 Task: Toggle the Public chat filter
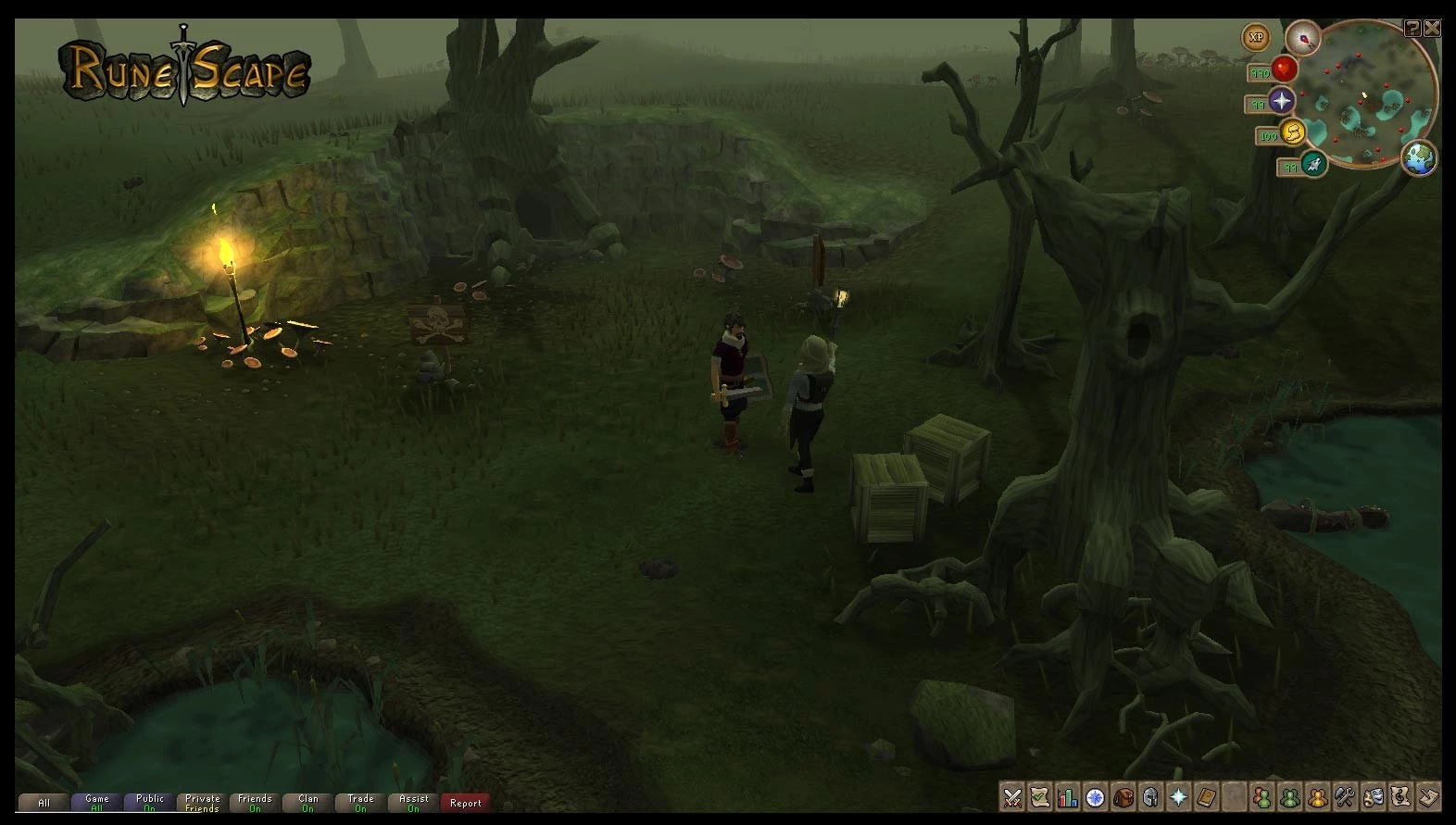click(x=150, y=803)
